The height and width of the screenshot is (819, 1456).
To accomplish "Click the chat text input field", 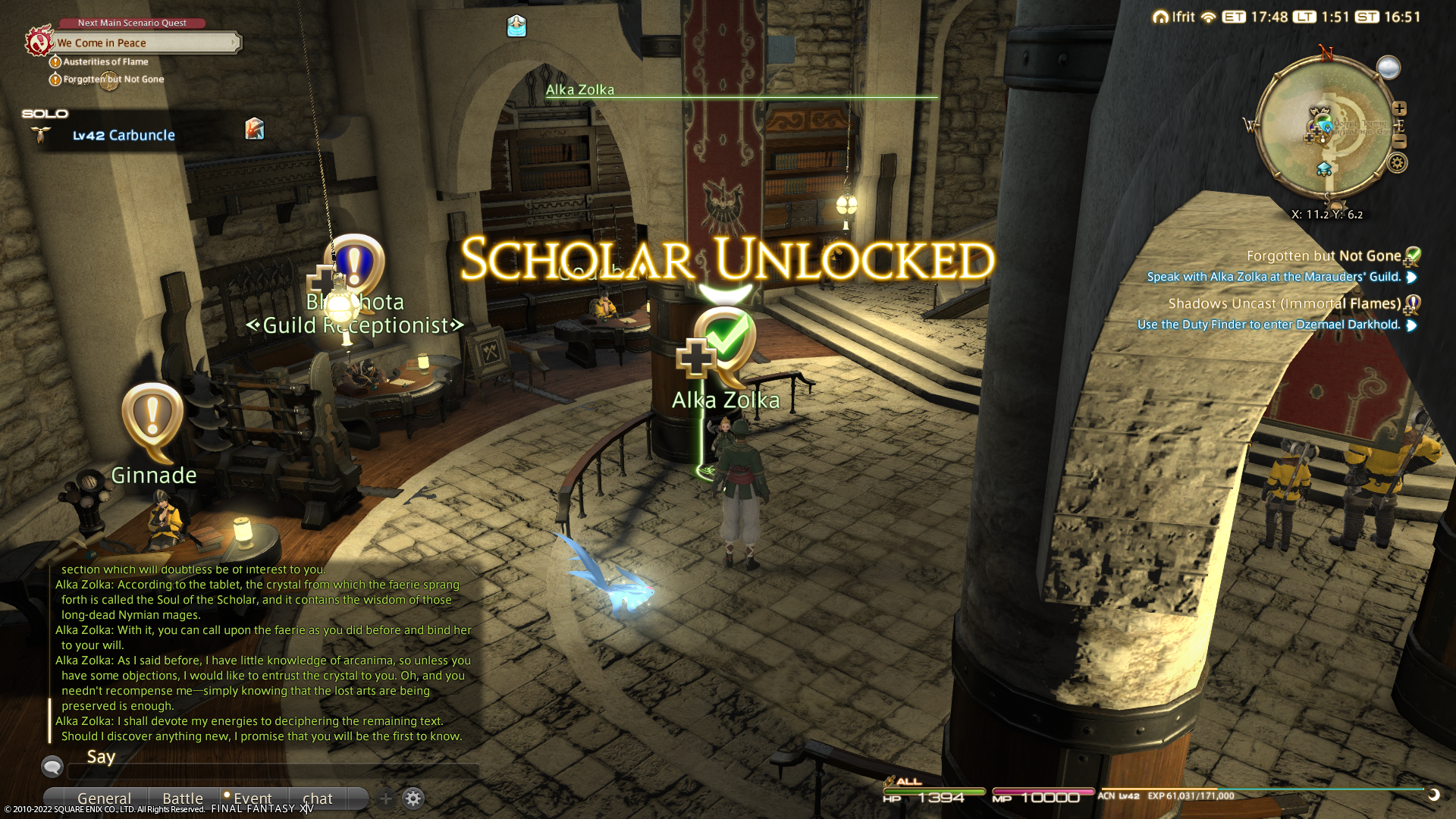I will tap(273, 771).
